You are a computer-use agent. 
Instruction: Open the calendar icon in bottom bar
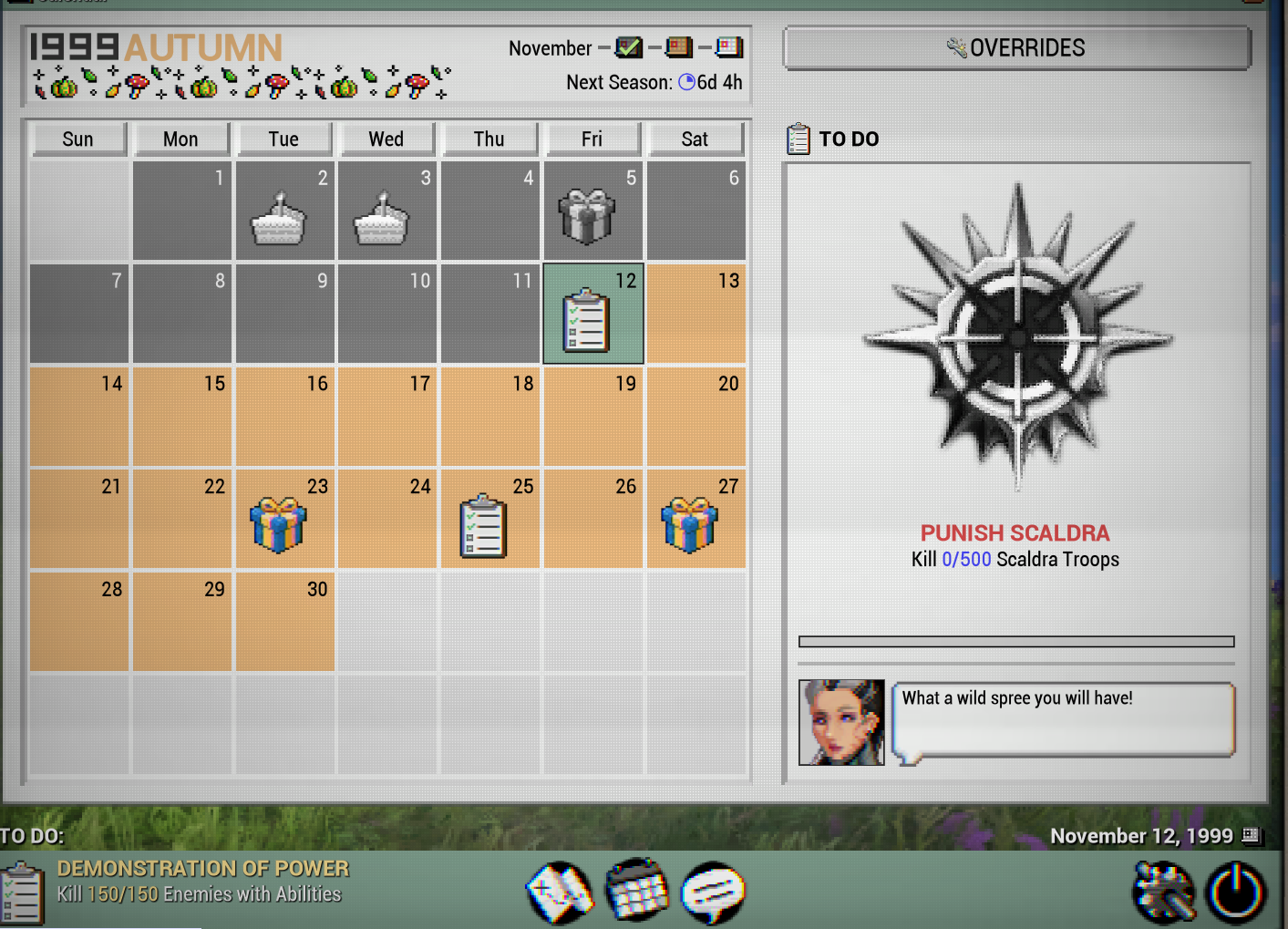point(637,891)
